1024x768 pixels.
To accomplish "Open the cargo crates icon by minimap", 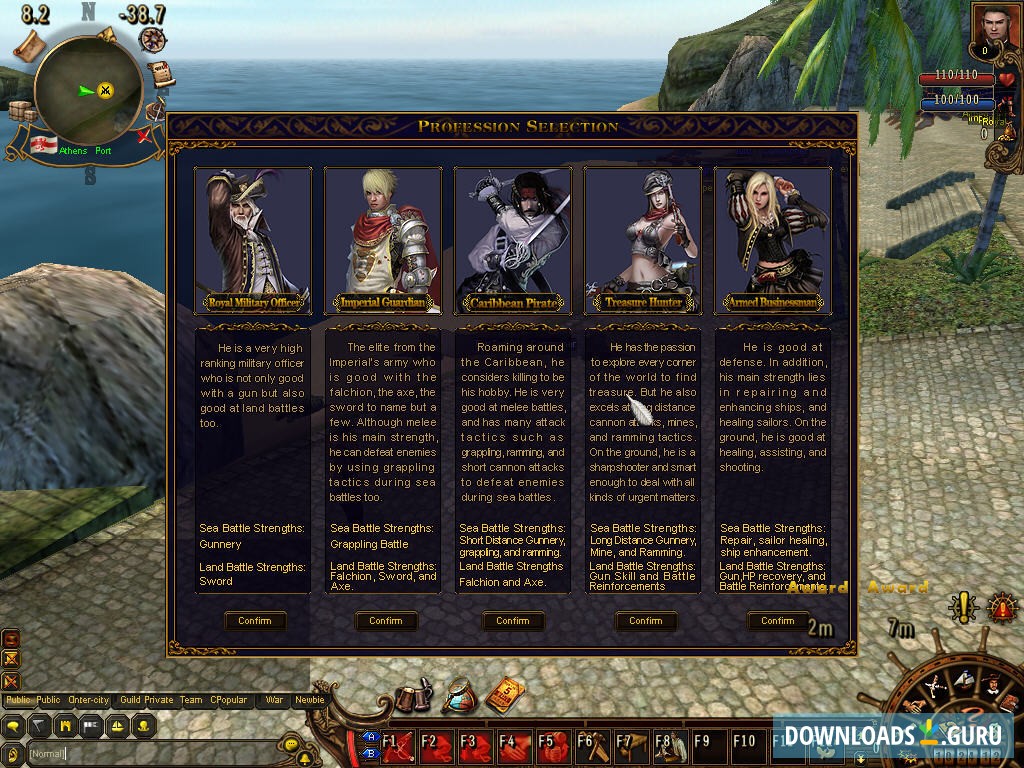I will click(22, 110).
